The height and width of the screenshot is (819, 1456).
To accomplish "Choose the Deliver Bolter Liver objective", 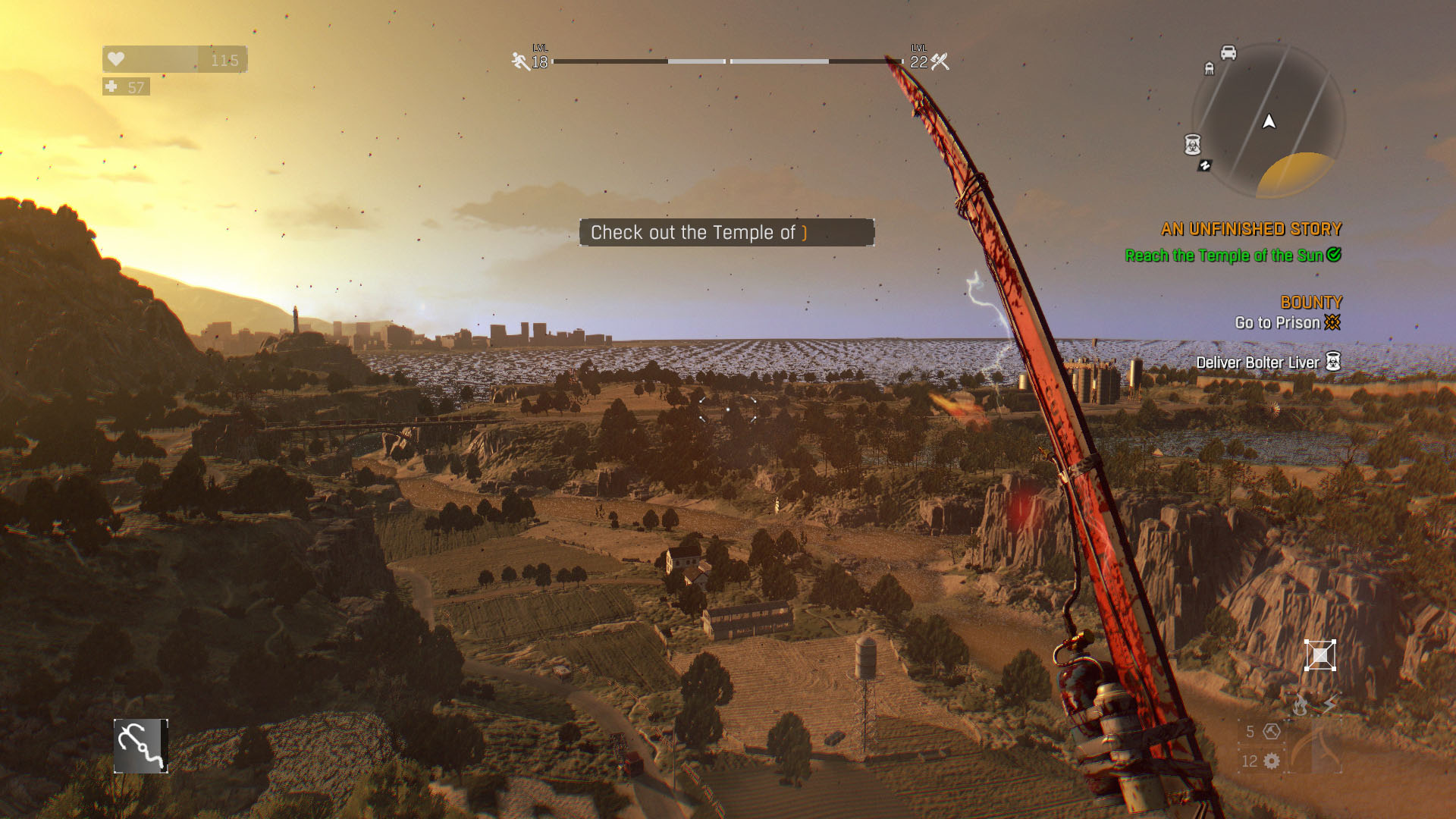I will coord(1258,362).
